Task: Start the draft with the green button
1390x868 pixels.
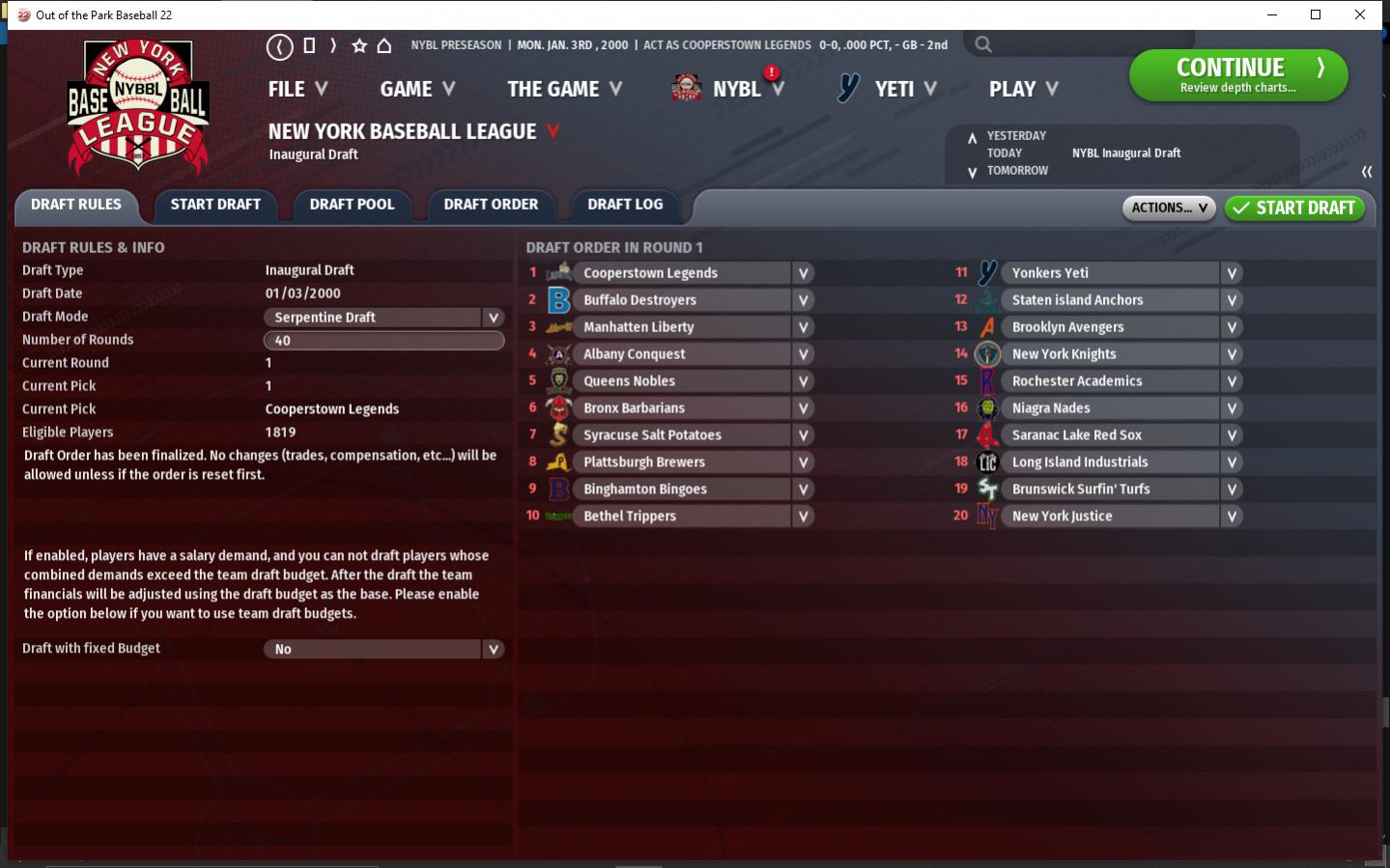Action: (1294, 208)
